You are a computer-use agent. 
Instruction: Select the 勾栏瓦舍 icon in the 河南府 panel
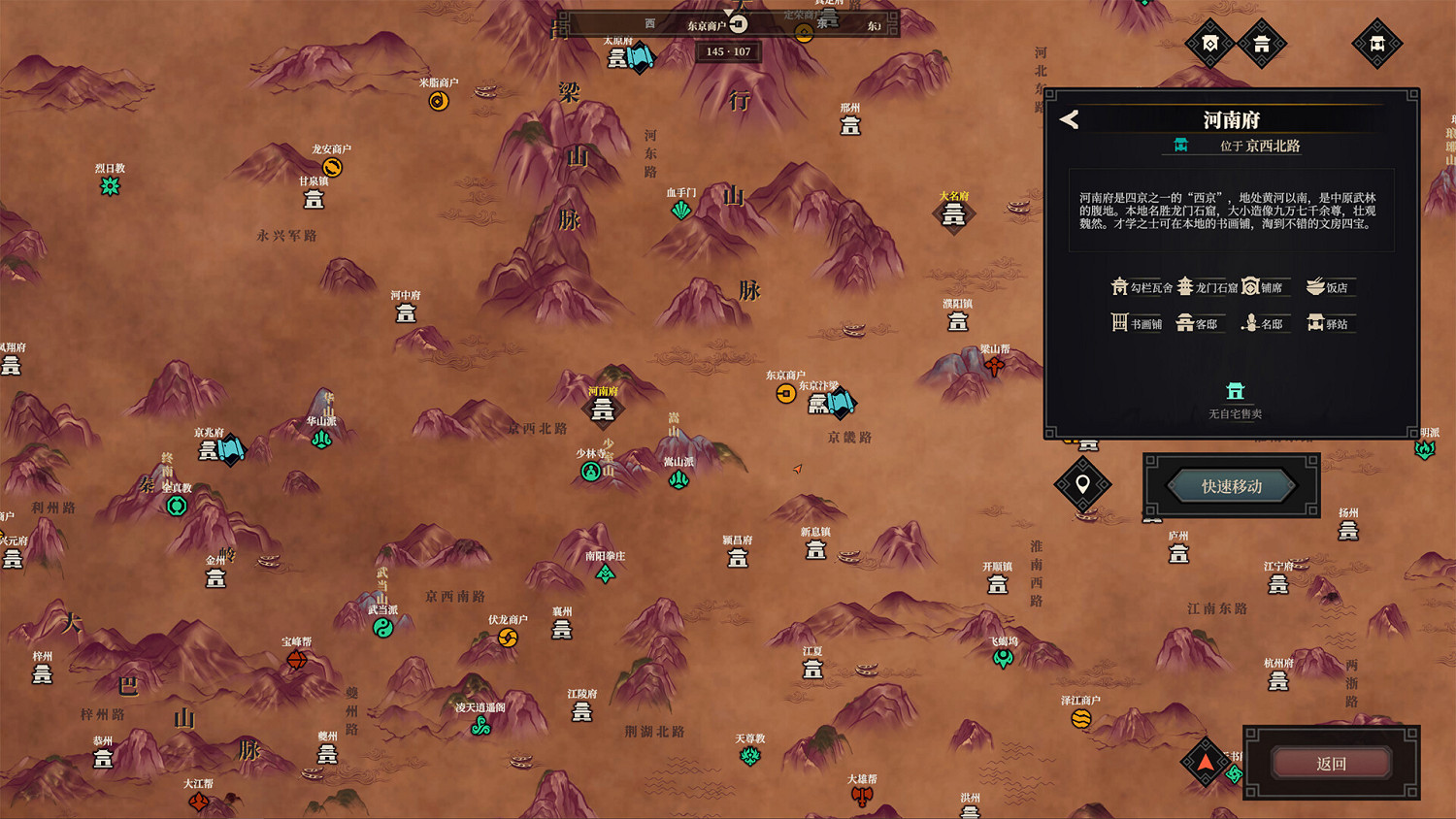[x=1120, y=286]
